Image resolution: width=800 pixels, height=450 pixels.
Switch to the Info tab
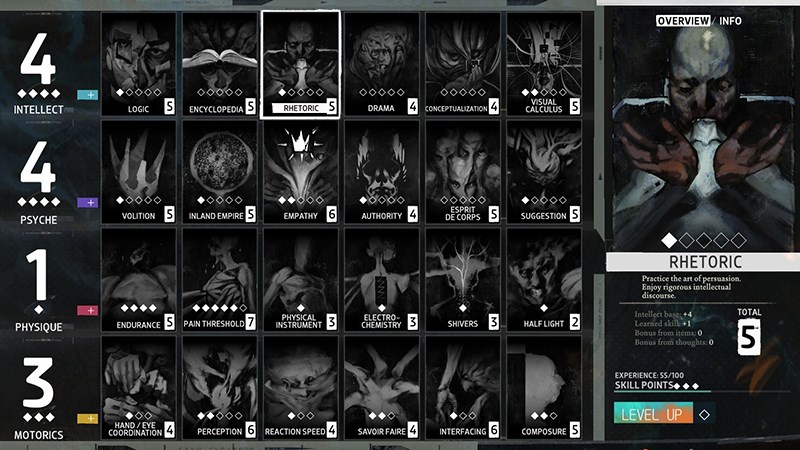(x=730, y=20)
